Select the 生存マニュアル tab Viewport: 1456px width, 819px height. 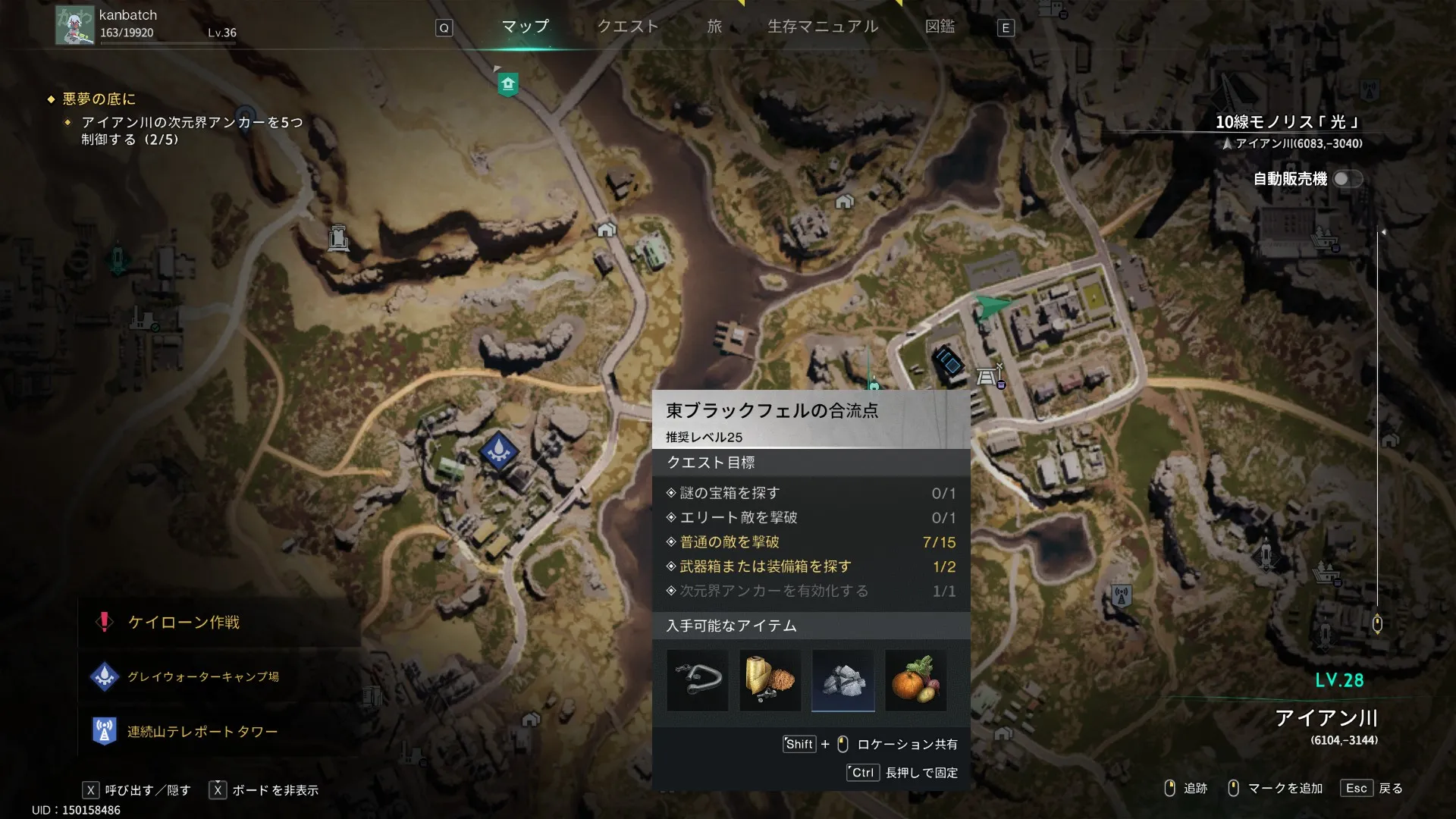[823, 27]
